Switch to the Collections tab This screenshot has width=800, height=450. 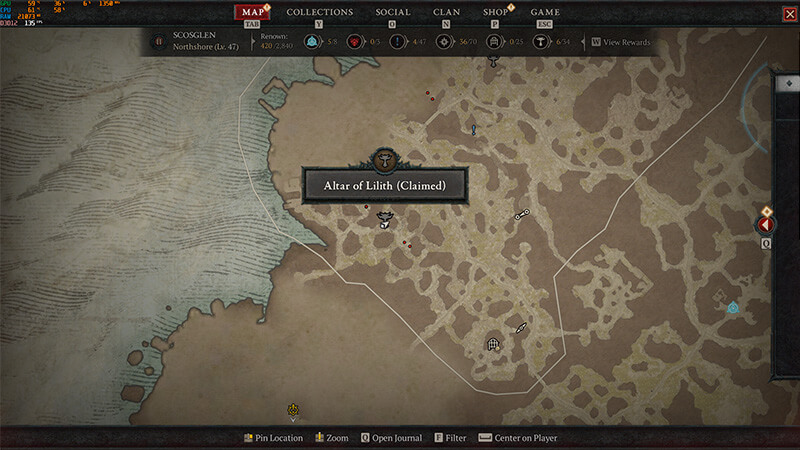(x=319, y=12)
